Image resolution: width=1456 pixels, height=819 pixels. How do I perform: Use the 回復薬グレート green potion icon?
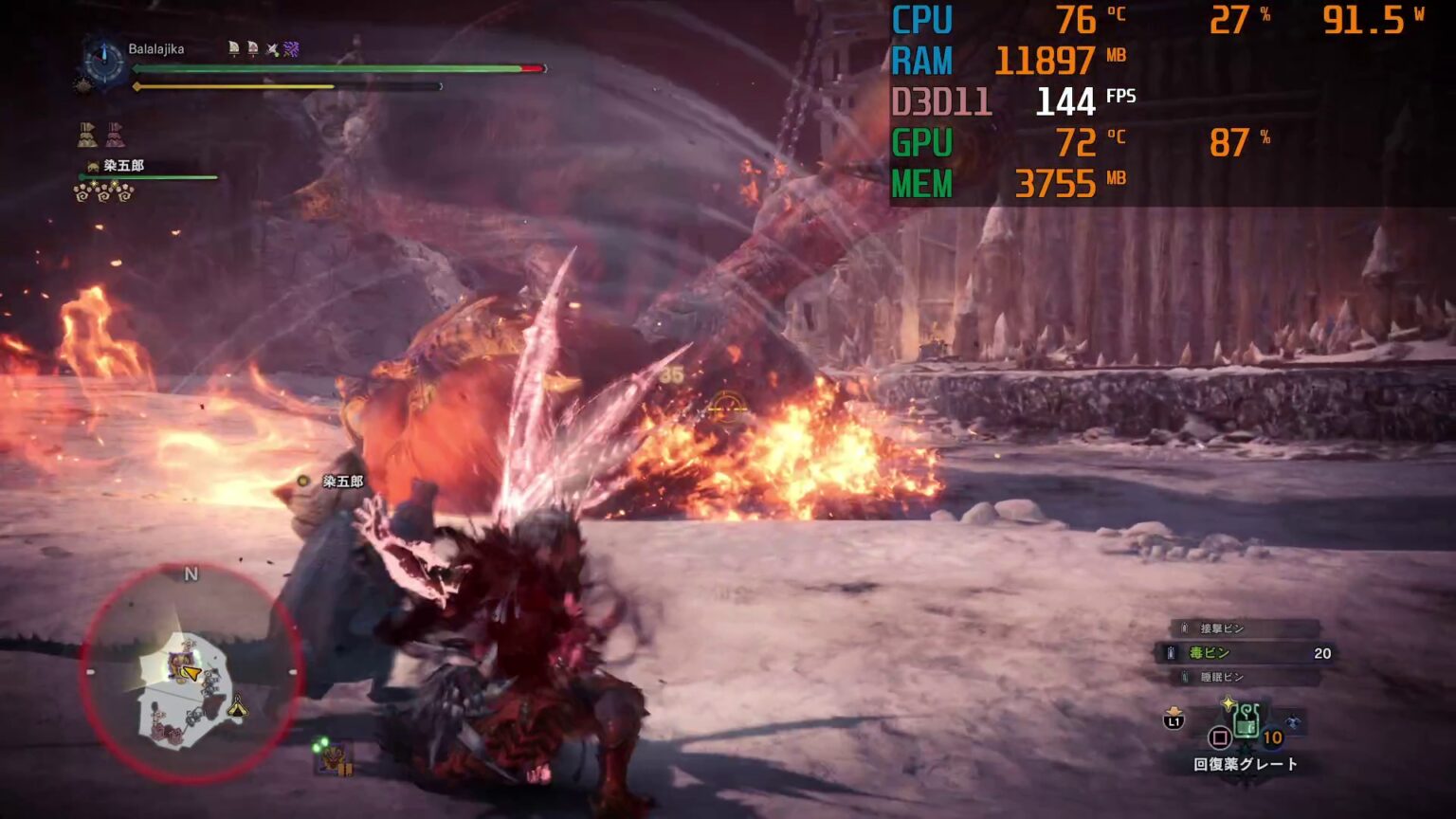pyautogui.click(x=1246, y=724)
